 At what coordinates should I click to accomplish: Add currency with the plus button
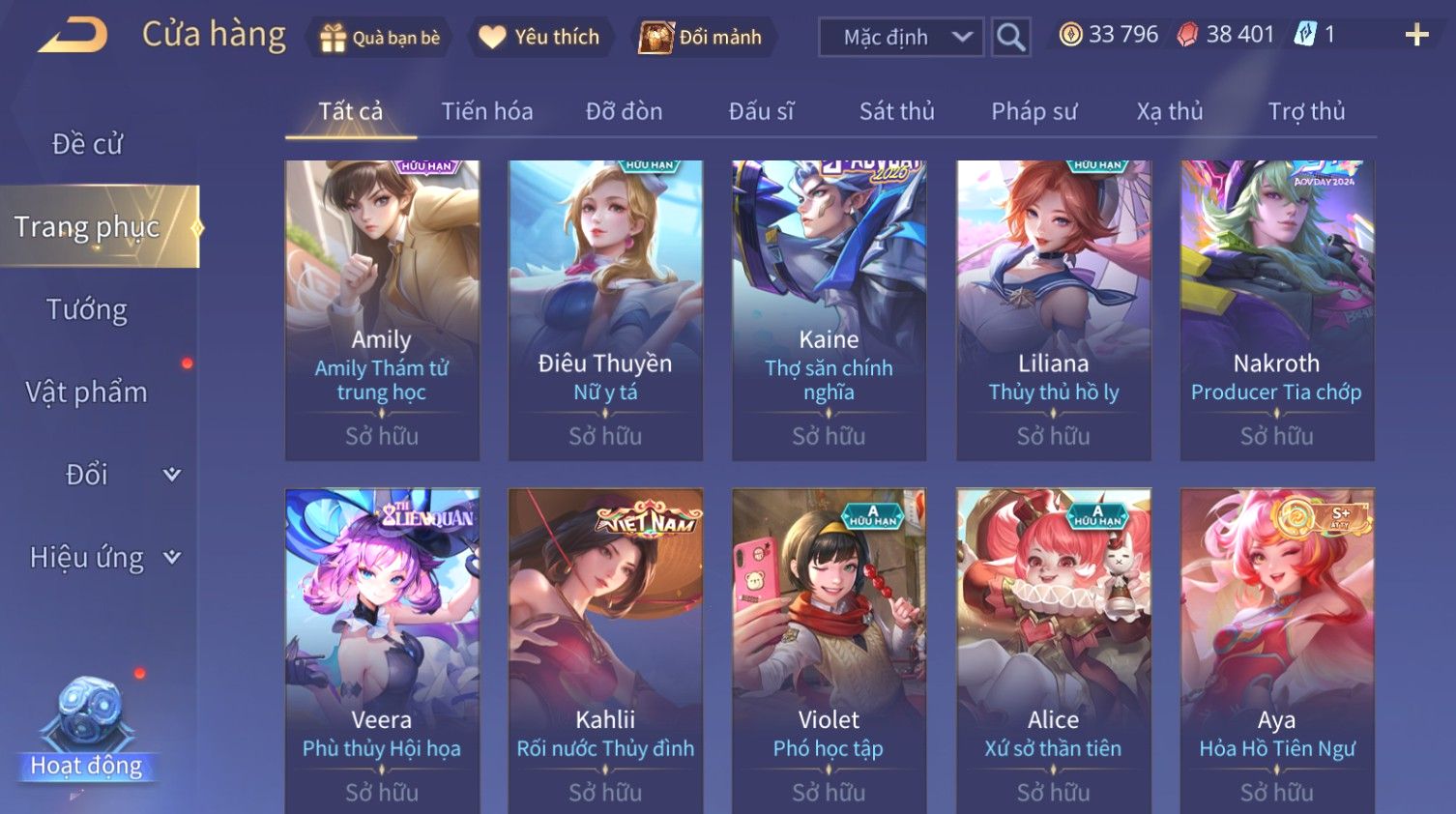[x=1416, y=36]
